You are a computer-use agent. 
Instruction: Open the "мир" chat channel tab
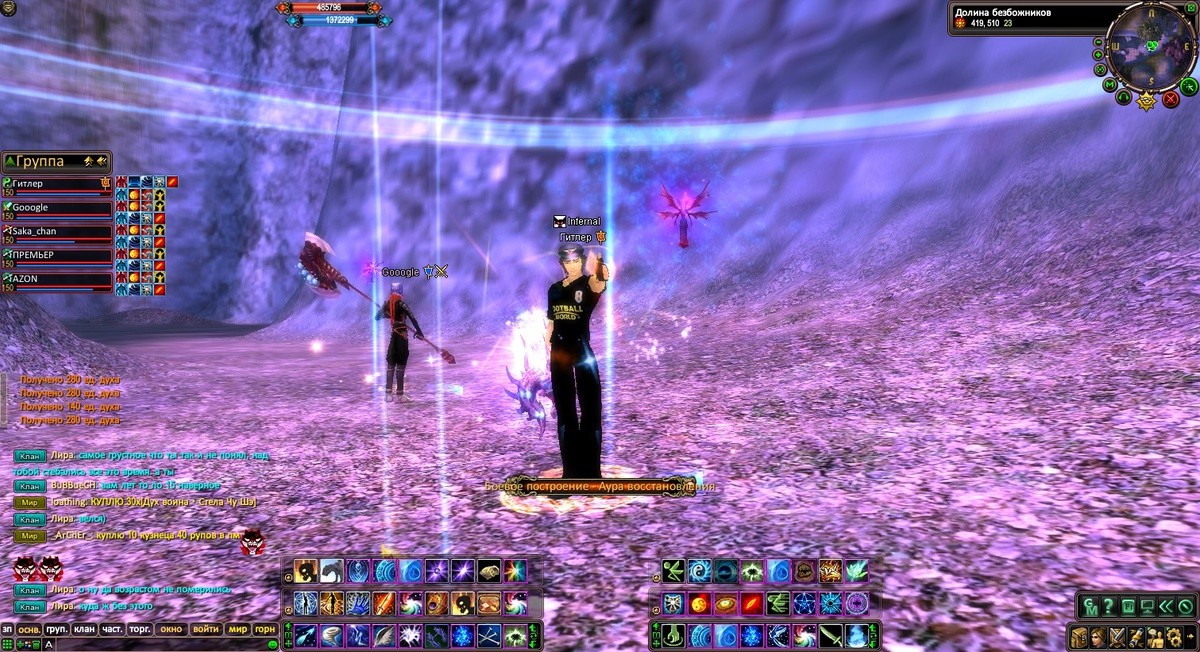coord(238,629)
